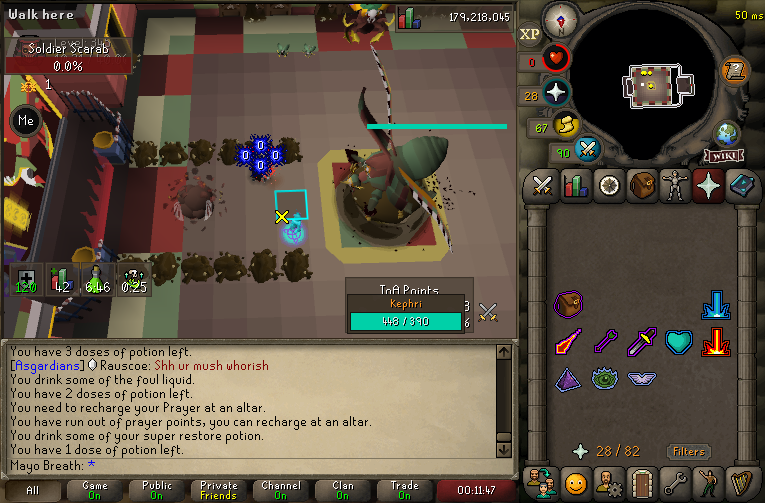Image resolution: width=765 pixels, height=503 pixels.
Task: Click the Wiki lookup banner
Action: [x=723, y=156]
